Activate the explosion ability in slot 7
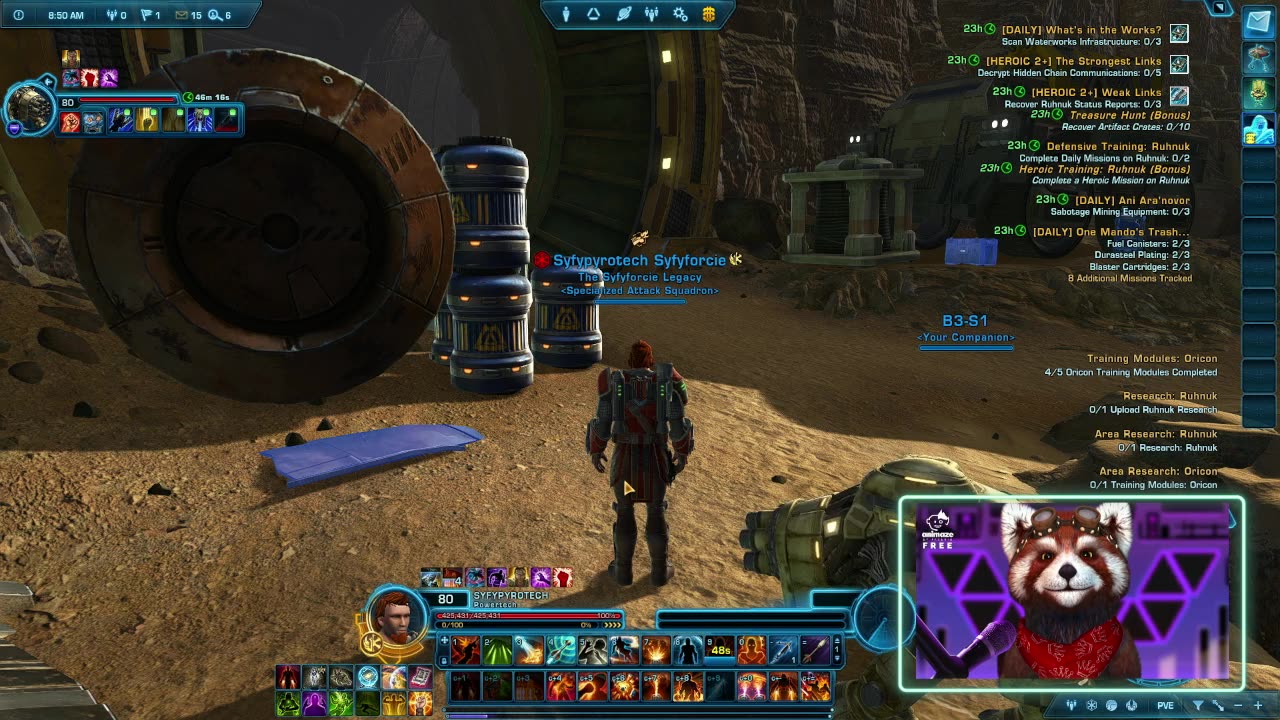 pos(656,651)
